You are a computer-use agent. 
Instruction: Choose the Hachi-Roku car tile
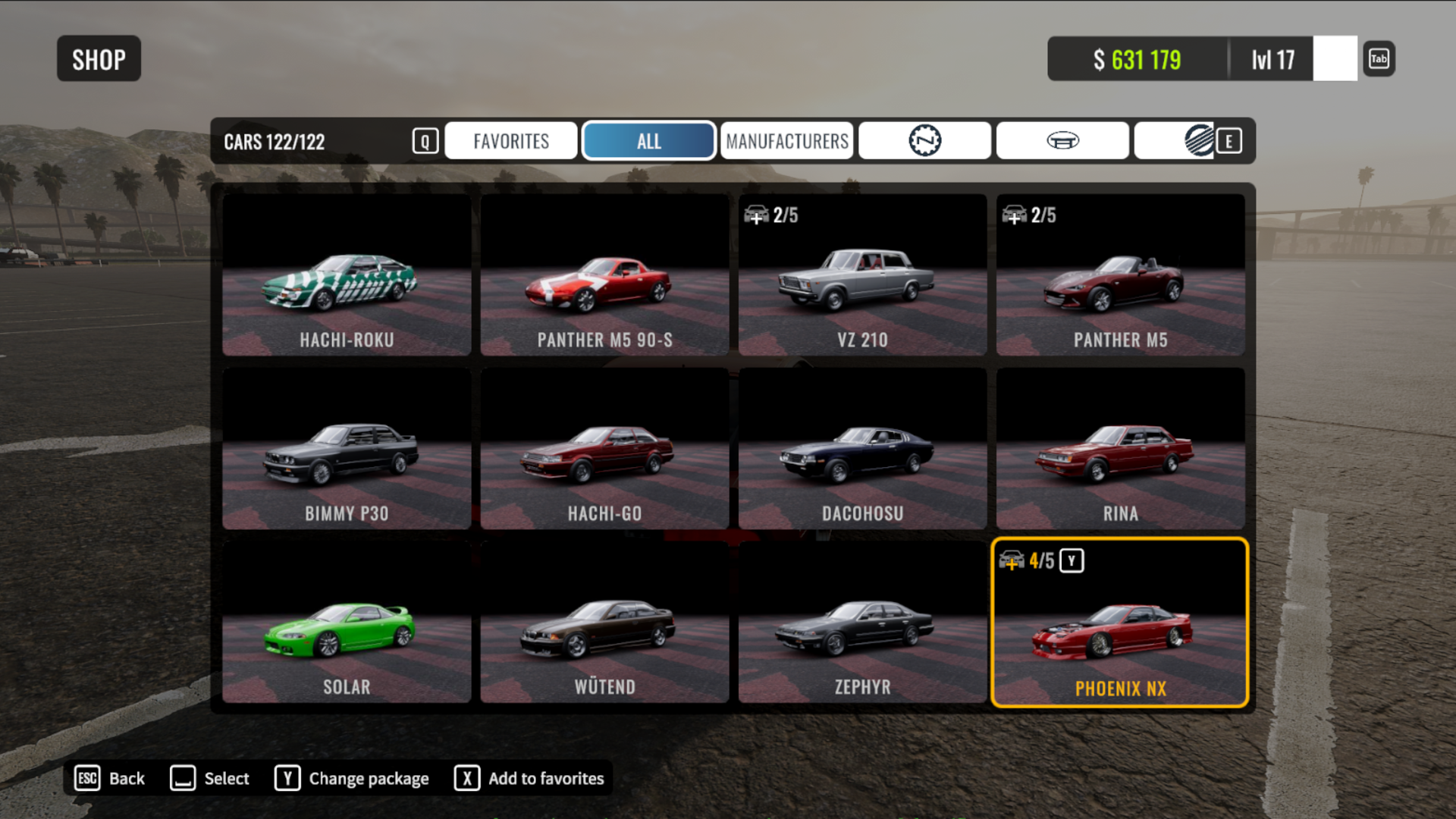(x=347, y=275)
